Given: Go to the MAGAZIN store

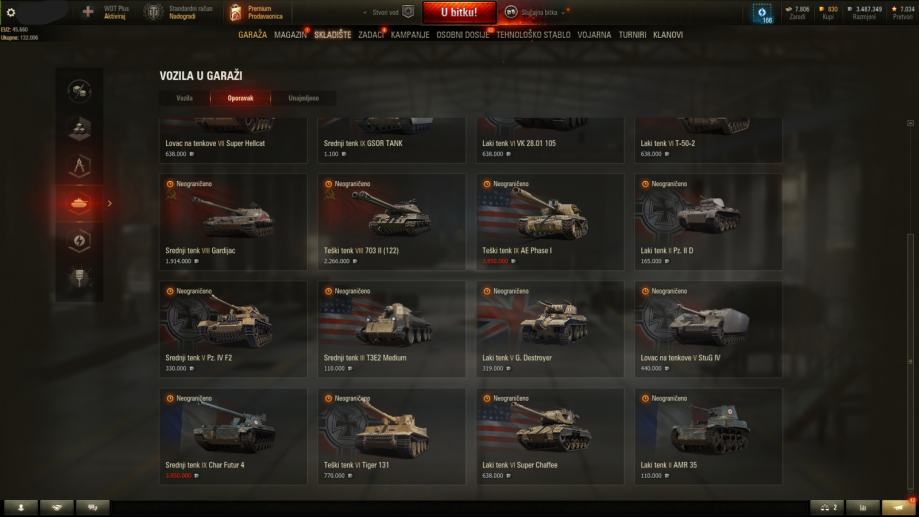Looking at the screenshot, I should click(290, 35).
